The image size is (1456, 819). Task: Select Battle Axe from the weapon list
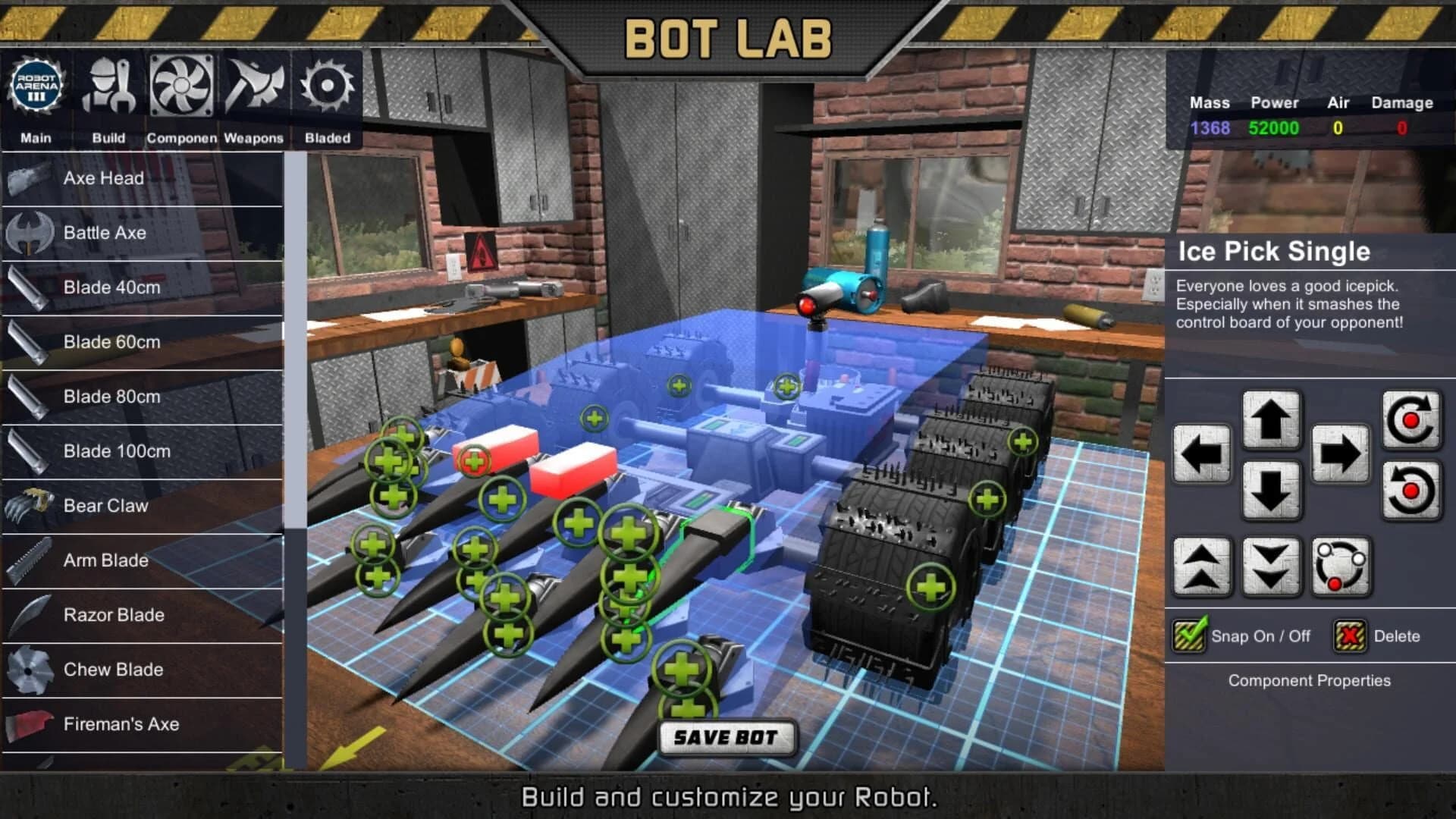tap(105, 233)
